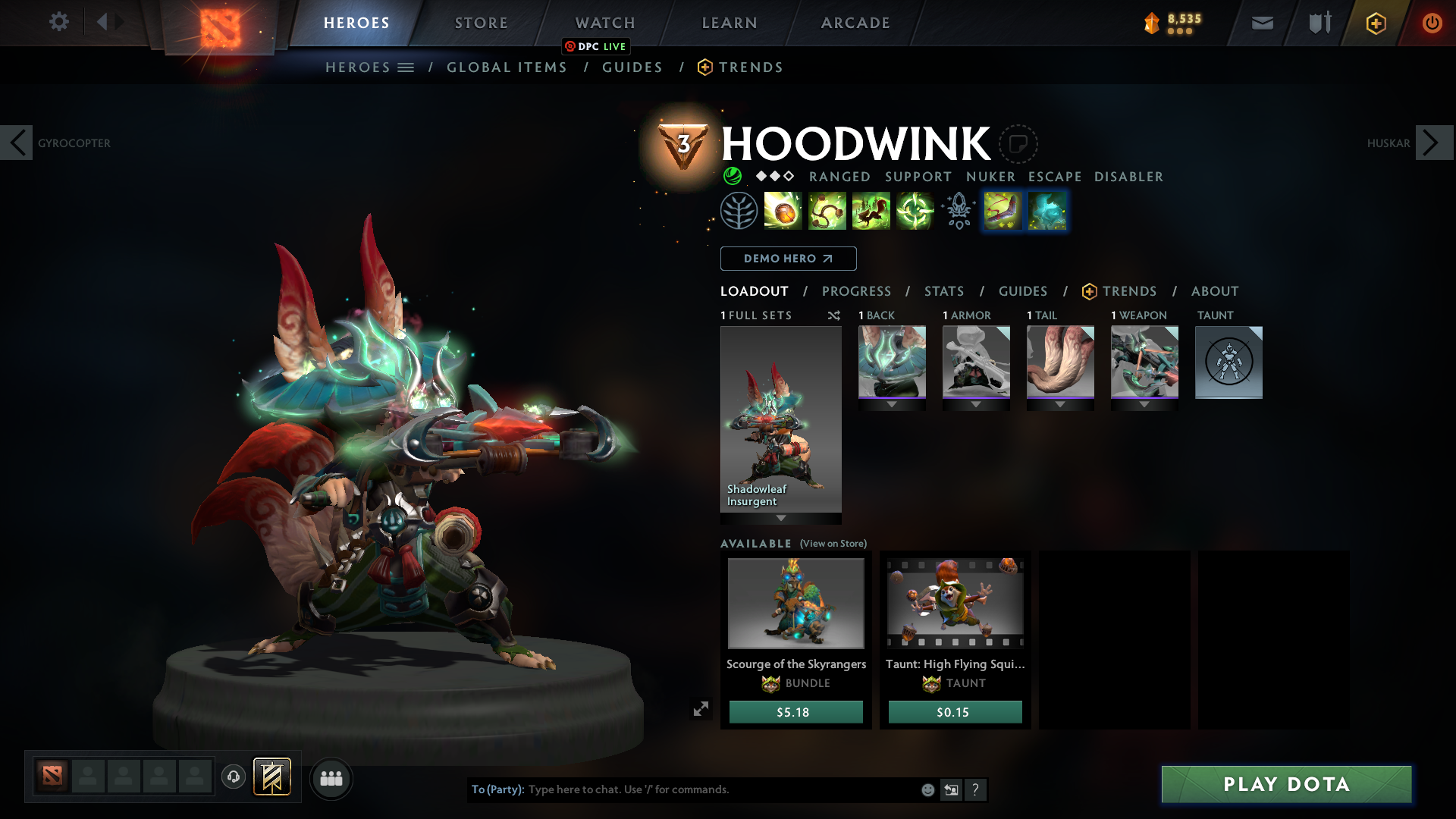The width and height of the screenshot is (1456, 819).
Task: Open the mail inbox envelope icon
Action: click(1261, 23)
